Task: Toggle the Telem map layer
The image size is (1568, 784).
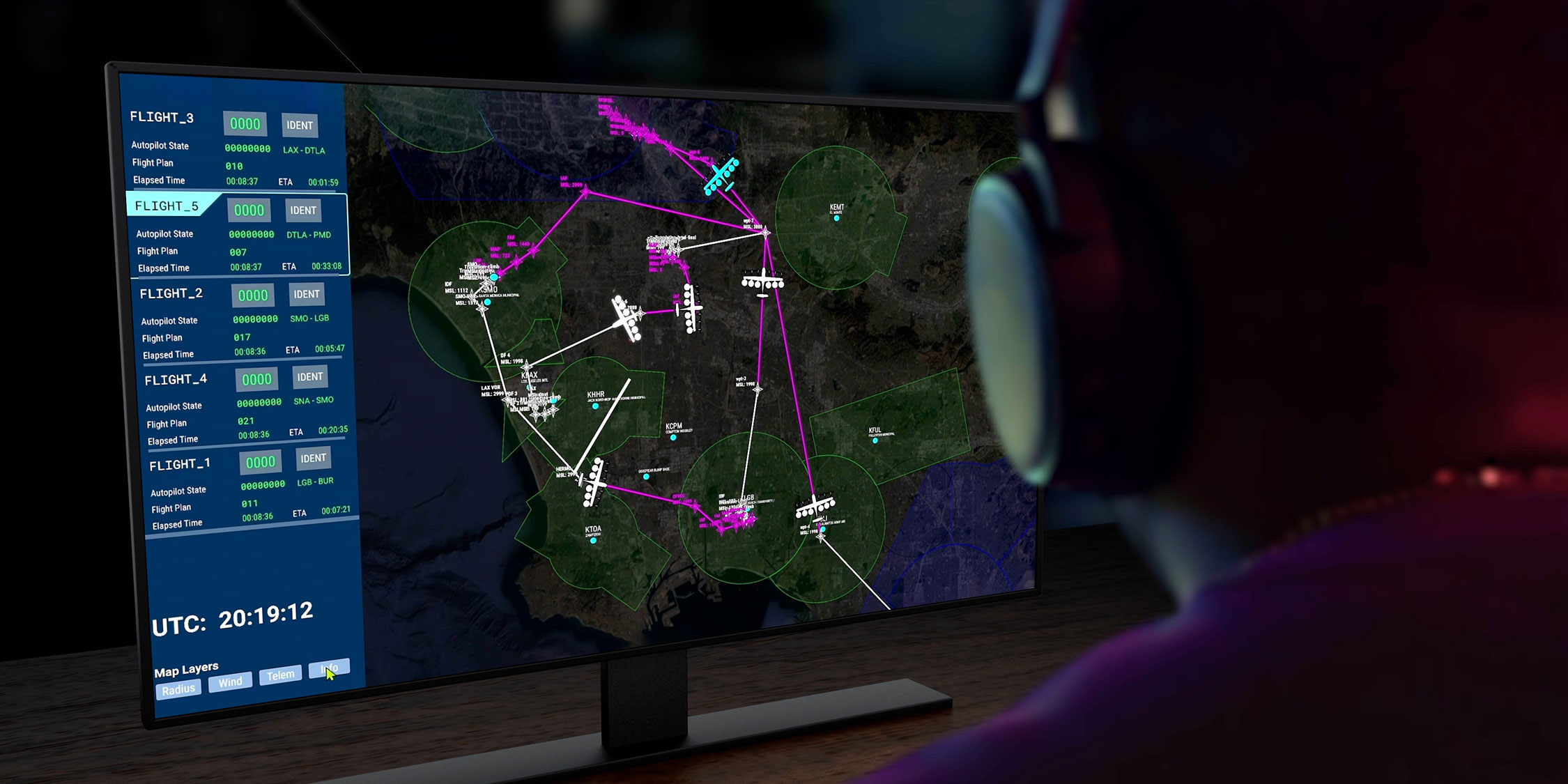Action: coord(281,675)
